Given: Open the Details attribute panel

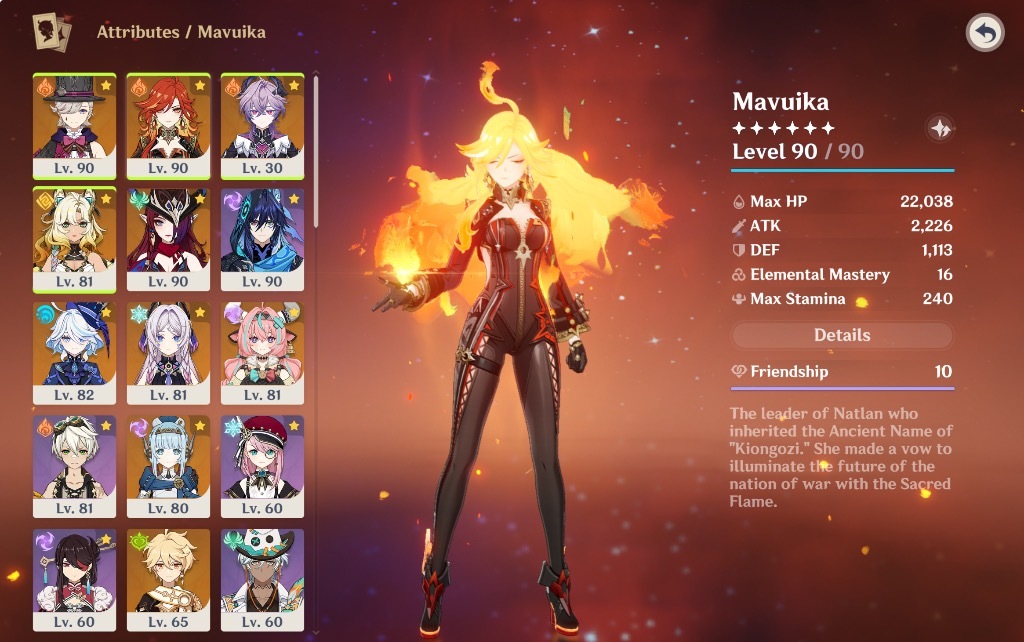Looking at the screenshot, I should pyautogui.click(x=842, y=336).
